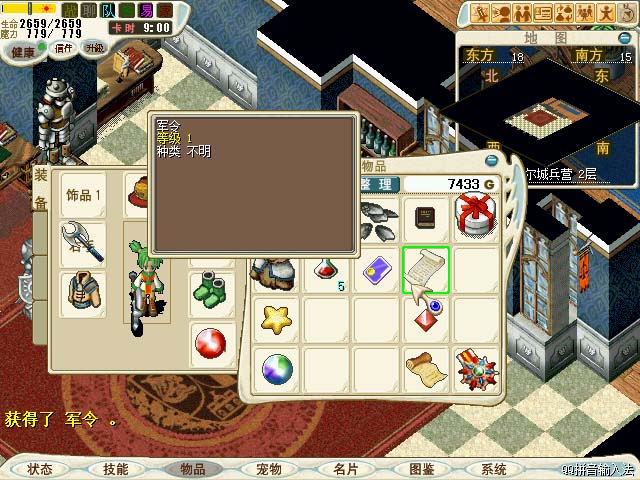The width and height of the screenshot is (640, 480).
Task: Open the 系统 system menu
Action: pyautogui.click(x=494, y=469)
